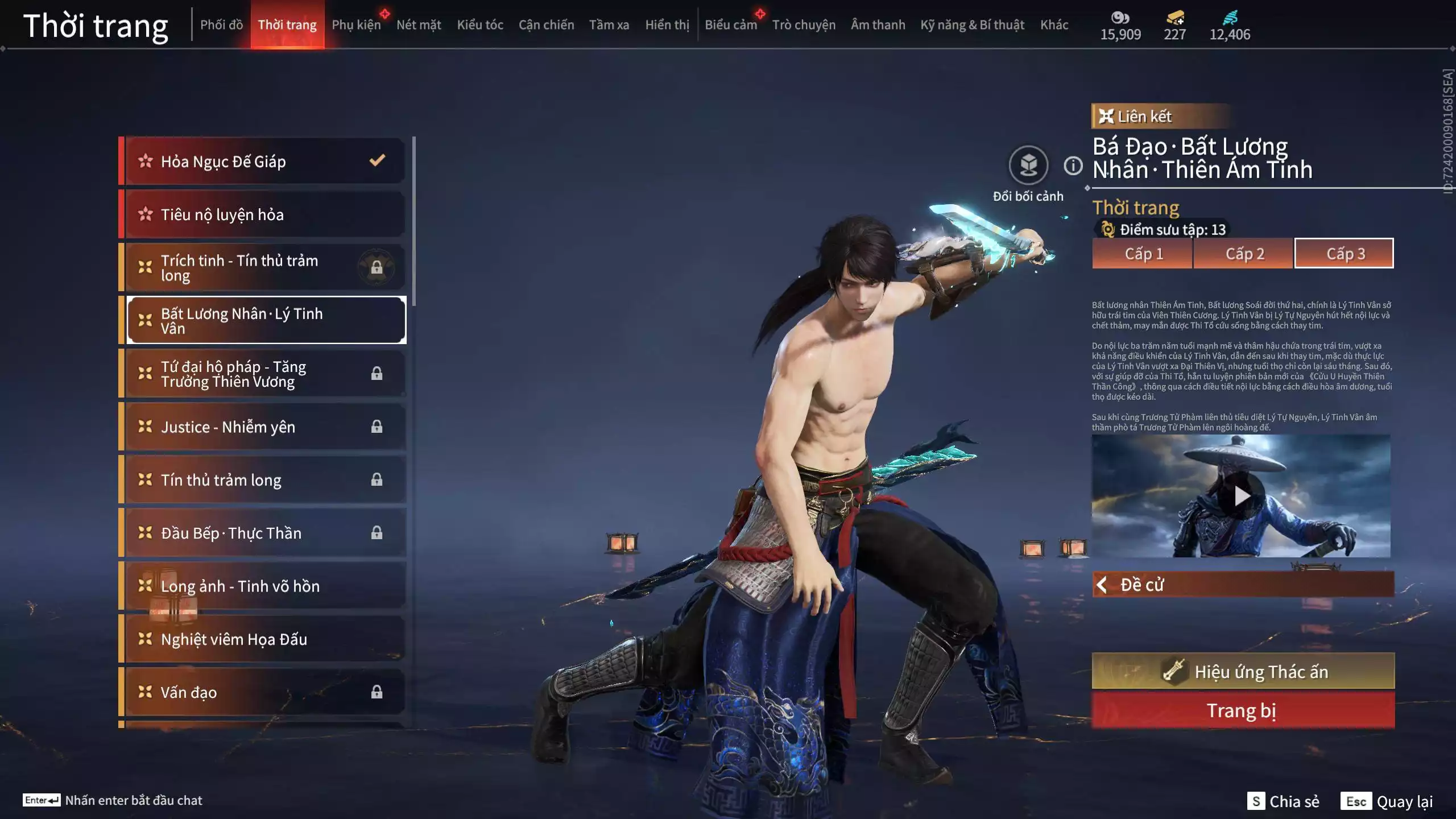Image resolution: width=1456 pixels, height=819 pixels.
Task: Click the Đổi bối cảnh background icon
Action: pyautogui.click(x=1028, y=166)
